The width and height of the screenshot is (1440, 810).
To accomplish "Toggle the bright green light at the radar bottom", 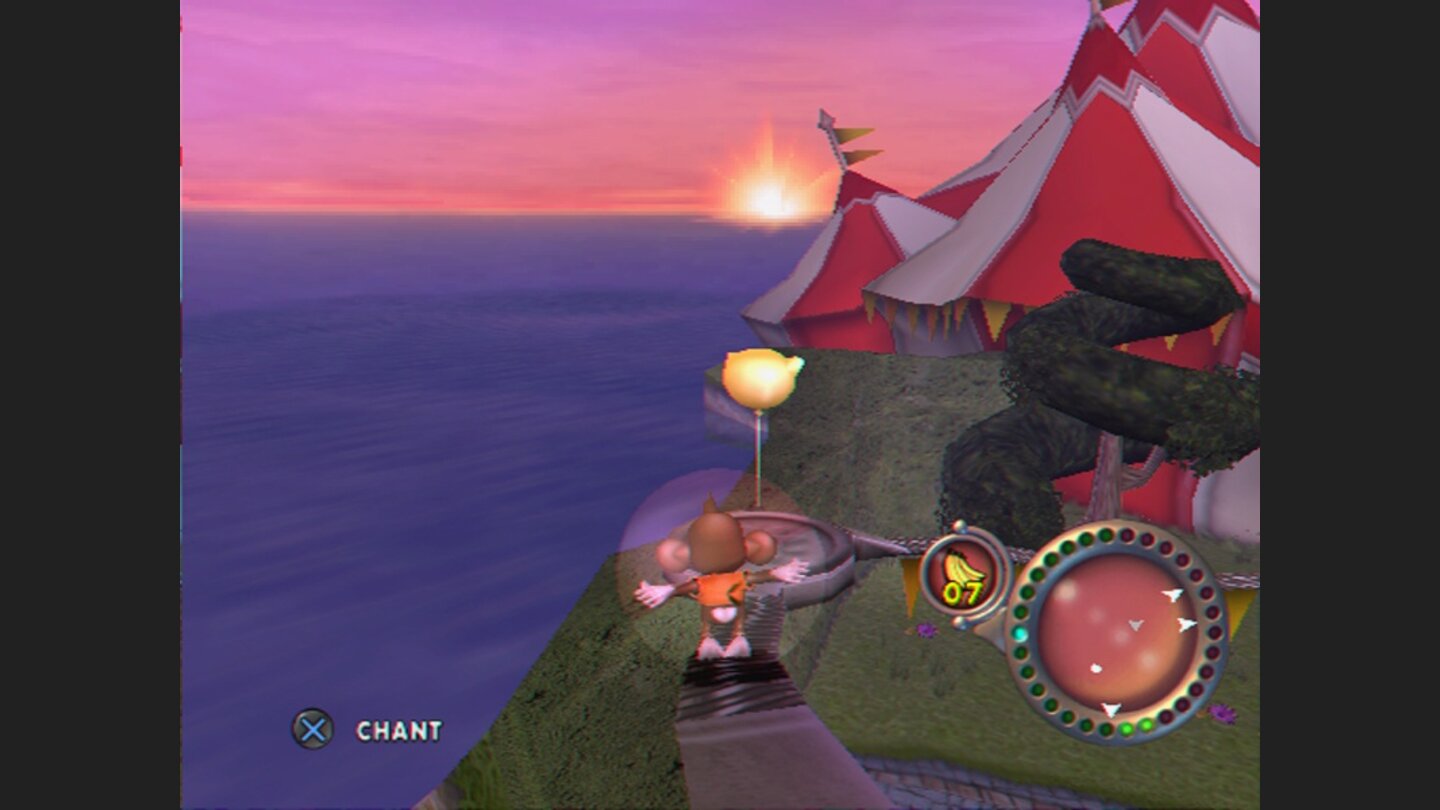I will click(x=1126, y=728).
